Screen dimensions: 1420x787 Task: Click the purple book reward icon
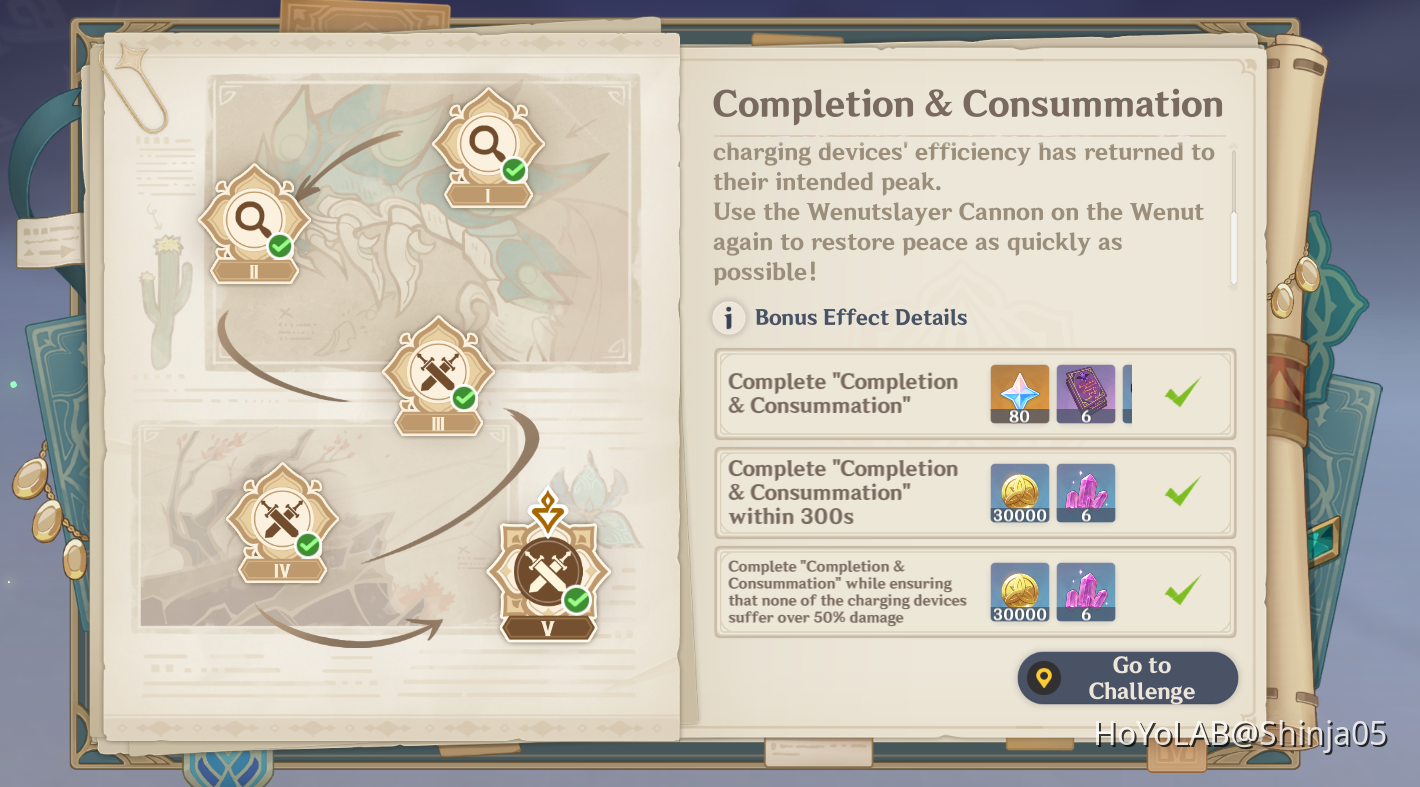click(x=1085, y=393)
